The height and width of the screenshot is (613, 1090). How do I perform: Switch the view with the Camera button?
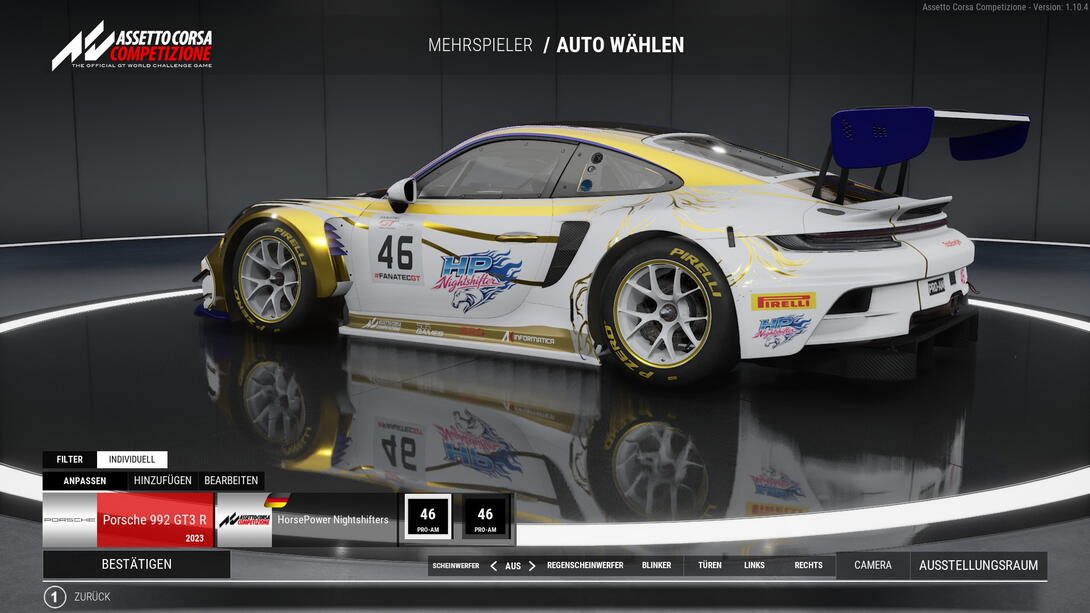click(x=873, y=566)
